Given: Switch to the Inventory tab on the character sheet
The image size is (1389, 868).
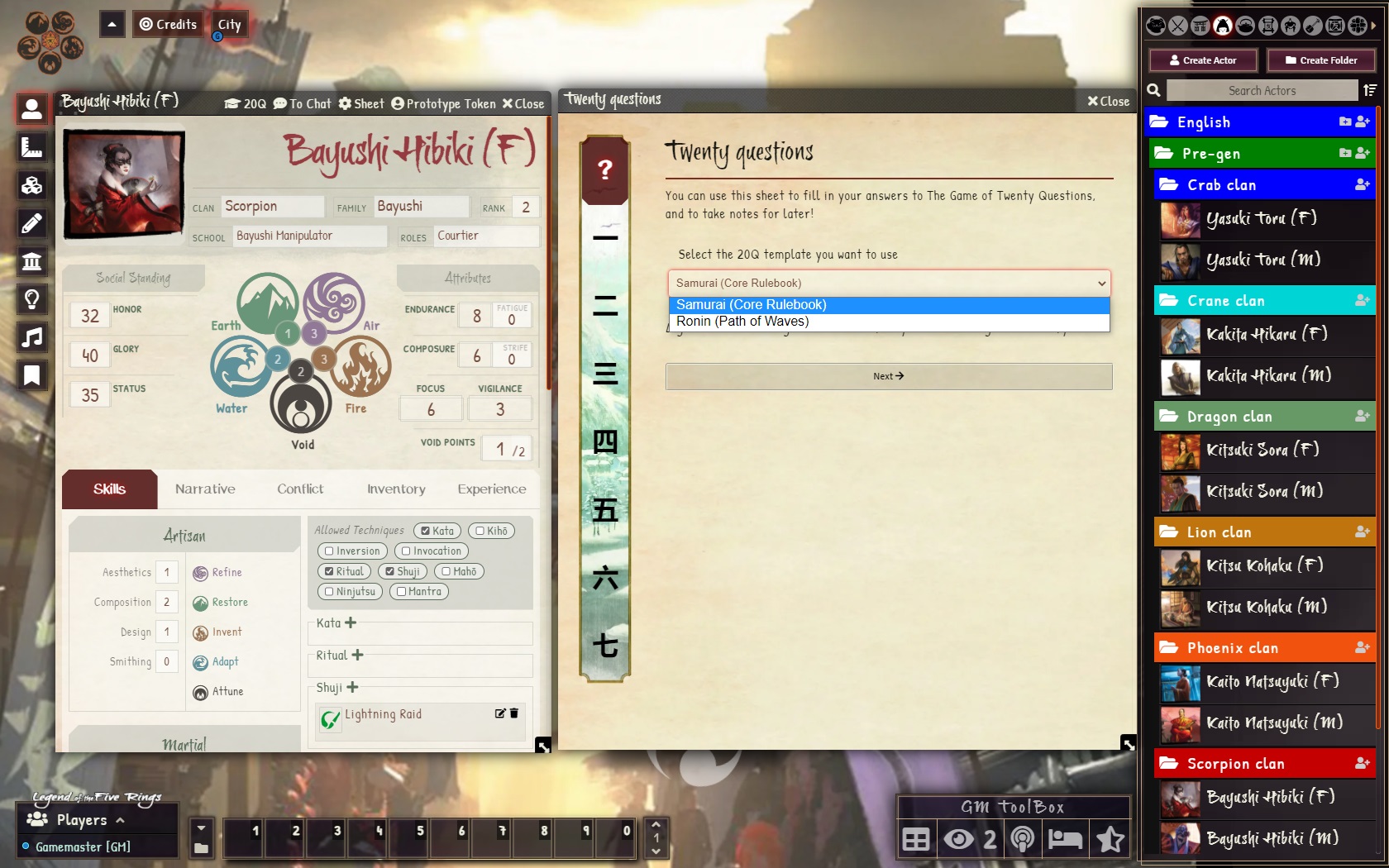Looking at the screenshot, I should click(x=395, y=489).
